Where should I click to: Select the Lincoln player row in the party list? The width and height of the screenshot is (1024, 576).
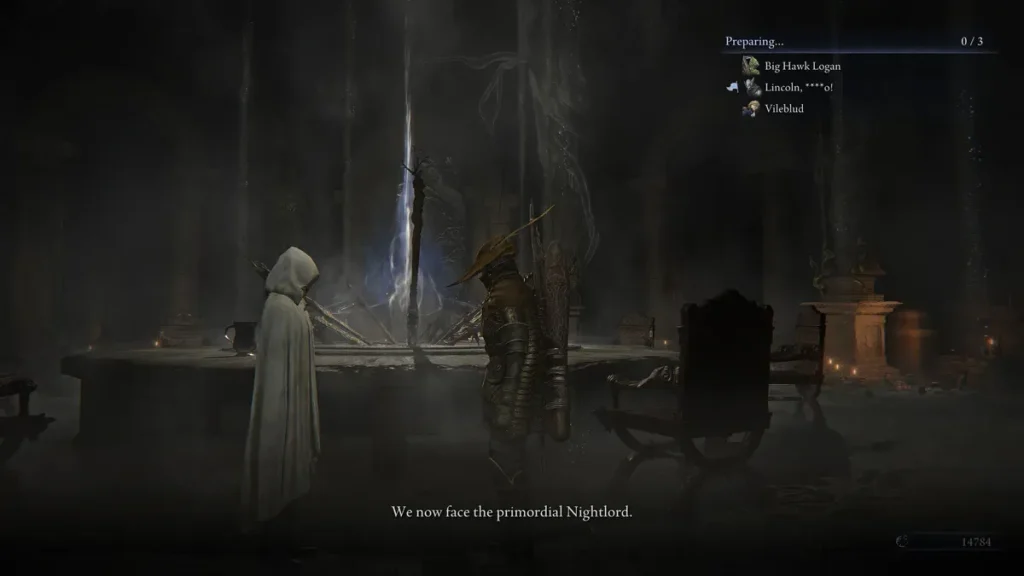click(x=798, y=87)
